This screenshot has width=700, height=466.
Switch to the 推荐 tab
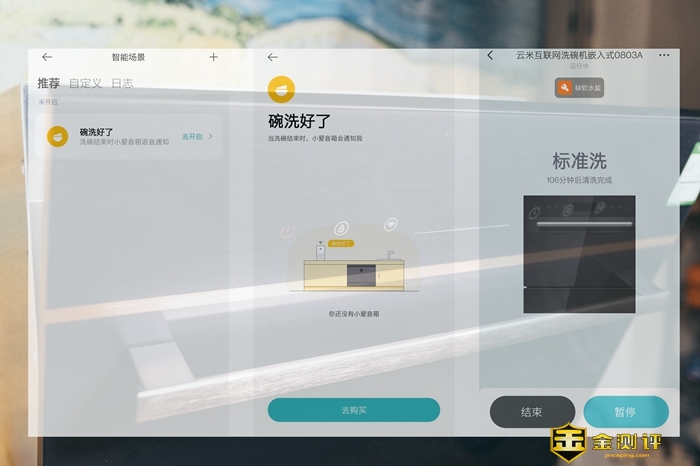click(48, 83)
